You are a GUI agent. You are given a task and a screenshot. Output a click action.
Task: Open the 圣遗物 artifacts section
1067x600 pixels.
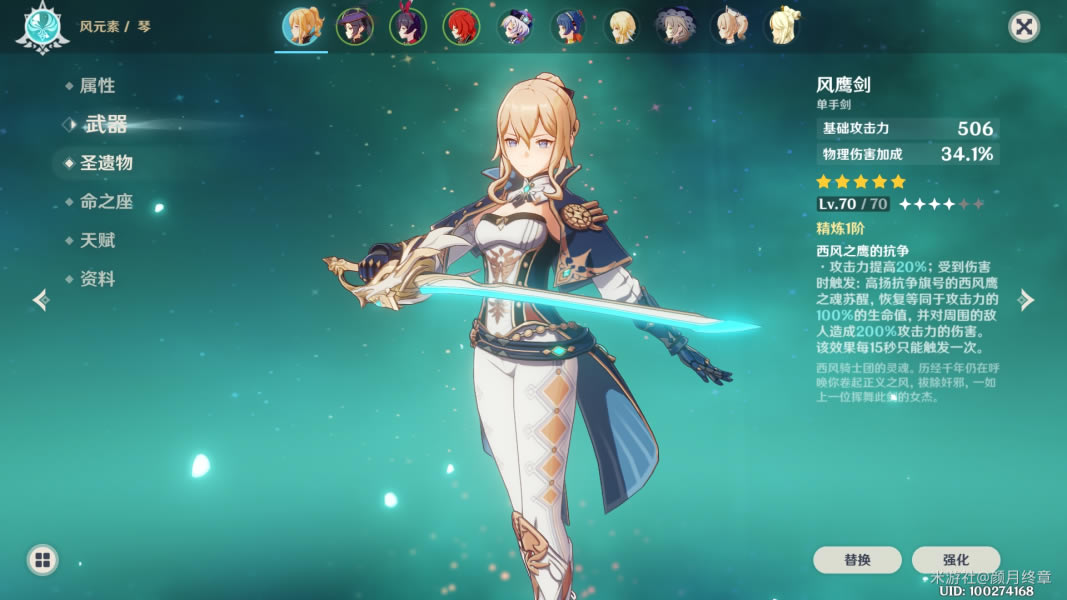click(106, 163)
